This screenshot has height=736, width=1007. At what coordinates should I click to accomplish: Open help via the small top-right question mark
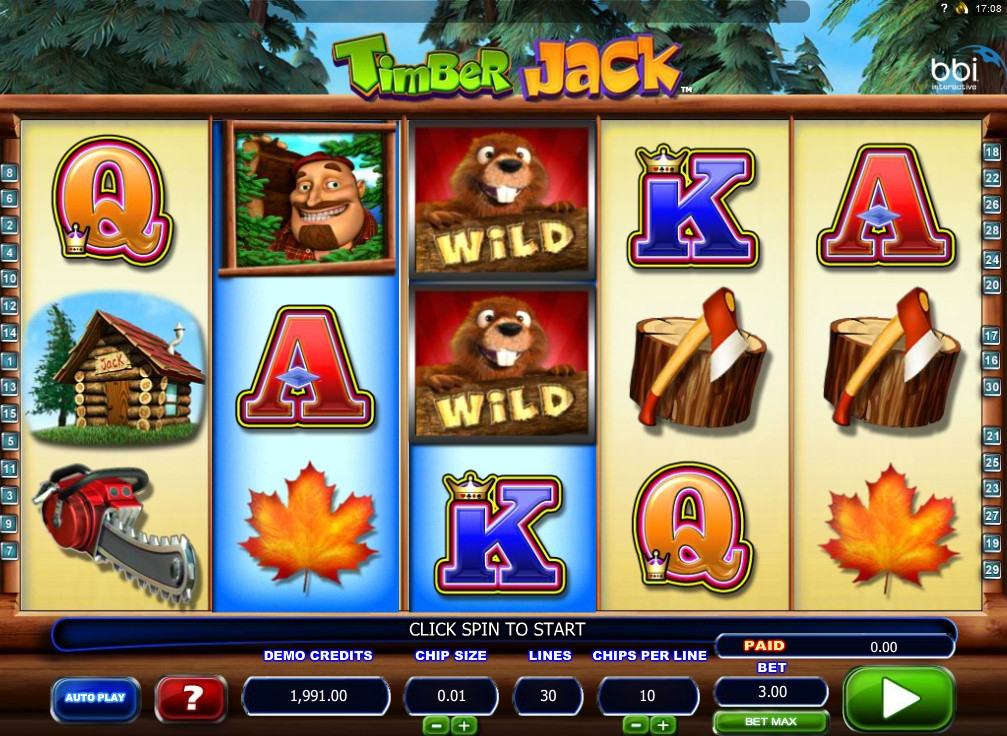point(943,8)
